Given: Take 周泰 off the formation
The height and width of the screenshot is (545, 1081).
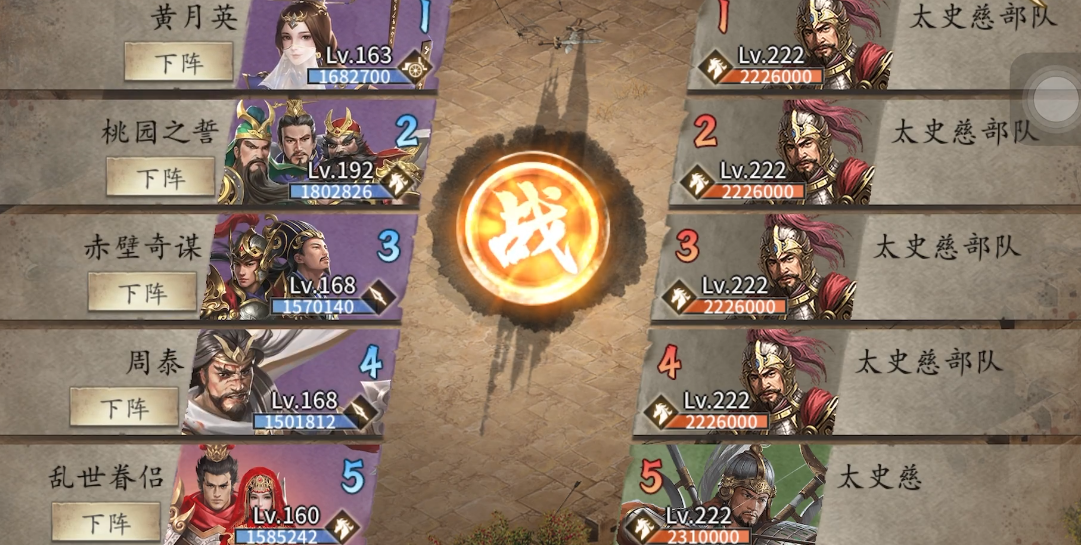Looking at the screenshot, I should [124, 407].
